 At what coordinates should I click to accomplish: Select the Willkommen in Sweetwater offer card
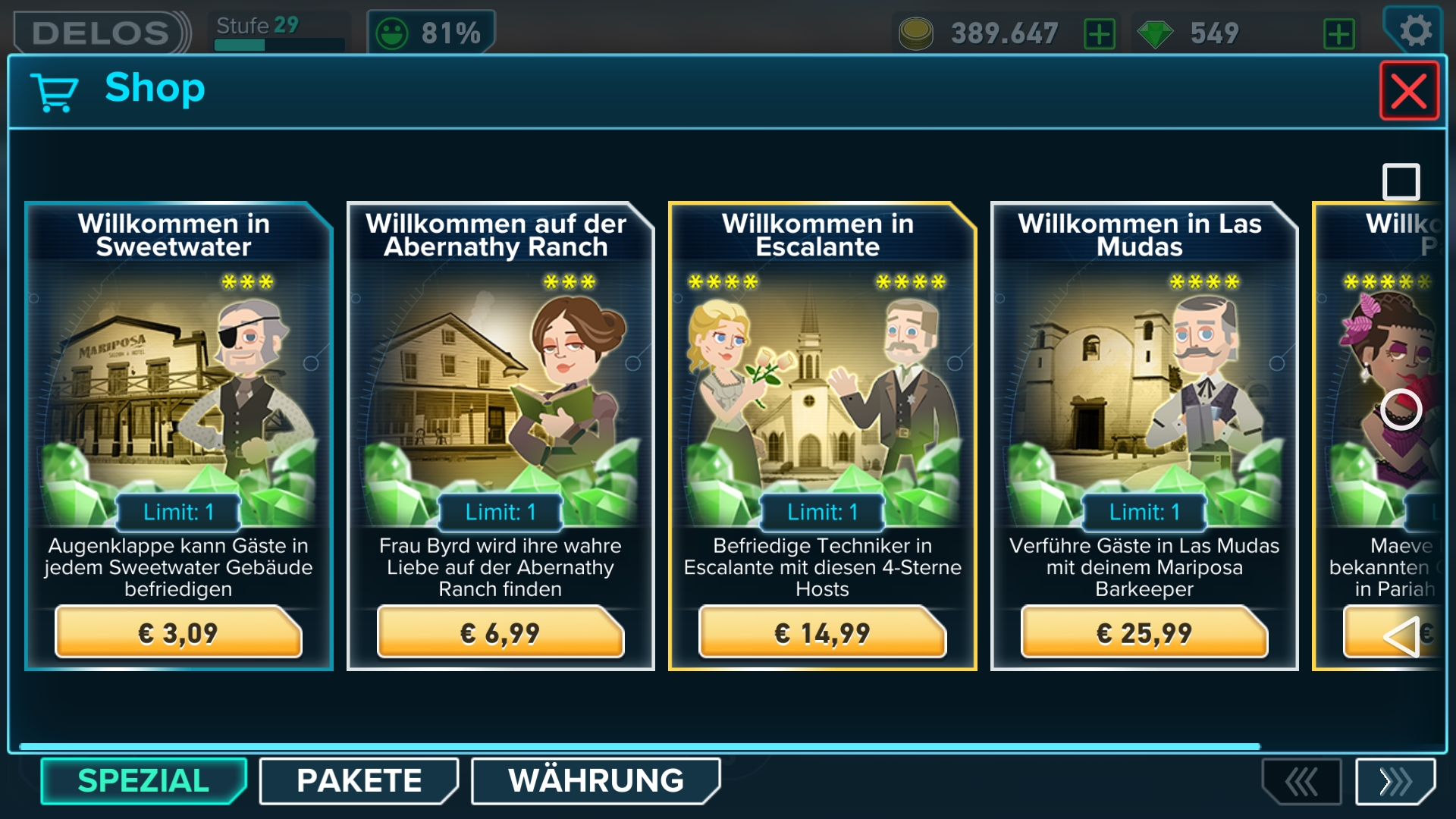178,394
